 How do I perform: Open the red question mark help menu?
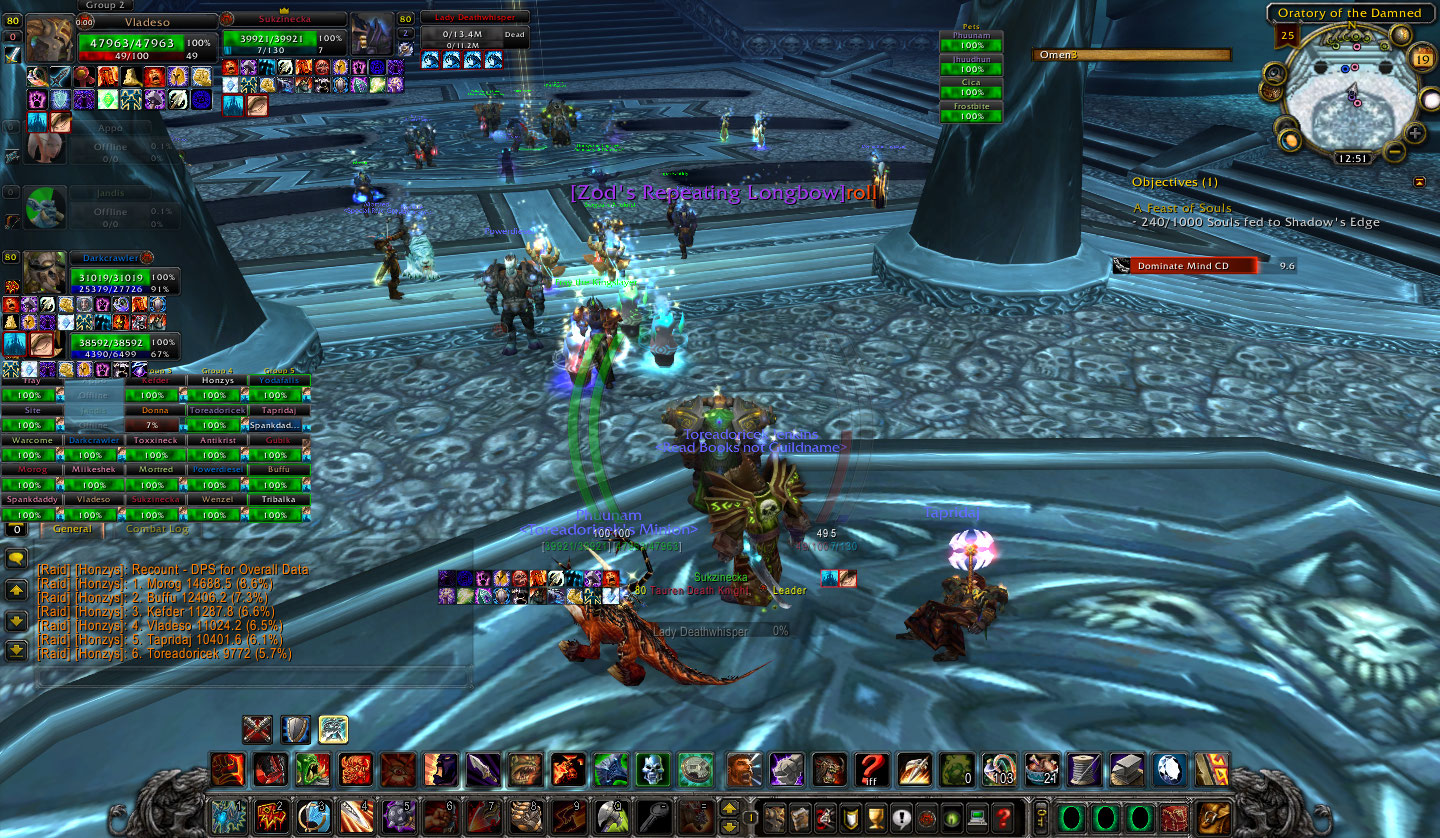[1002, 814]
